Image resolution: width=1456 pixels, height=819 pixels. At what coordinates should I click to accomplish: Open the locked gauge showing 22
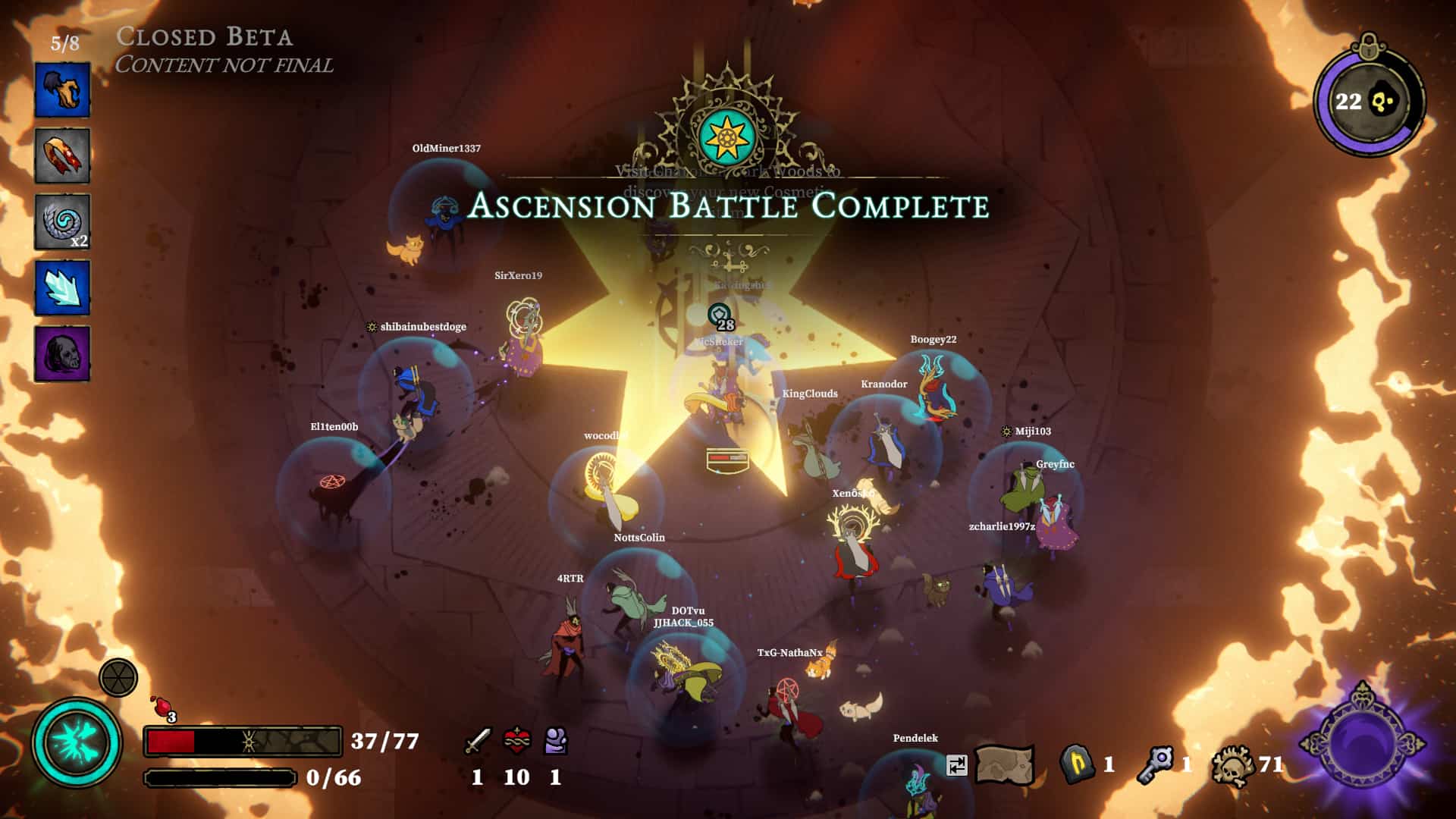1370,101
